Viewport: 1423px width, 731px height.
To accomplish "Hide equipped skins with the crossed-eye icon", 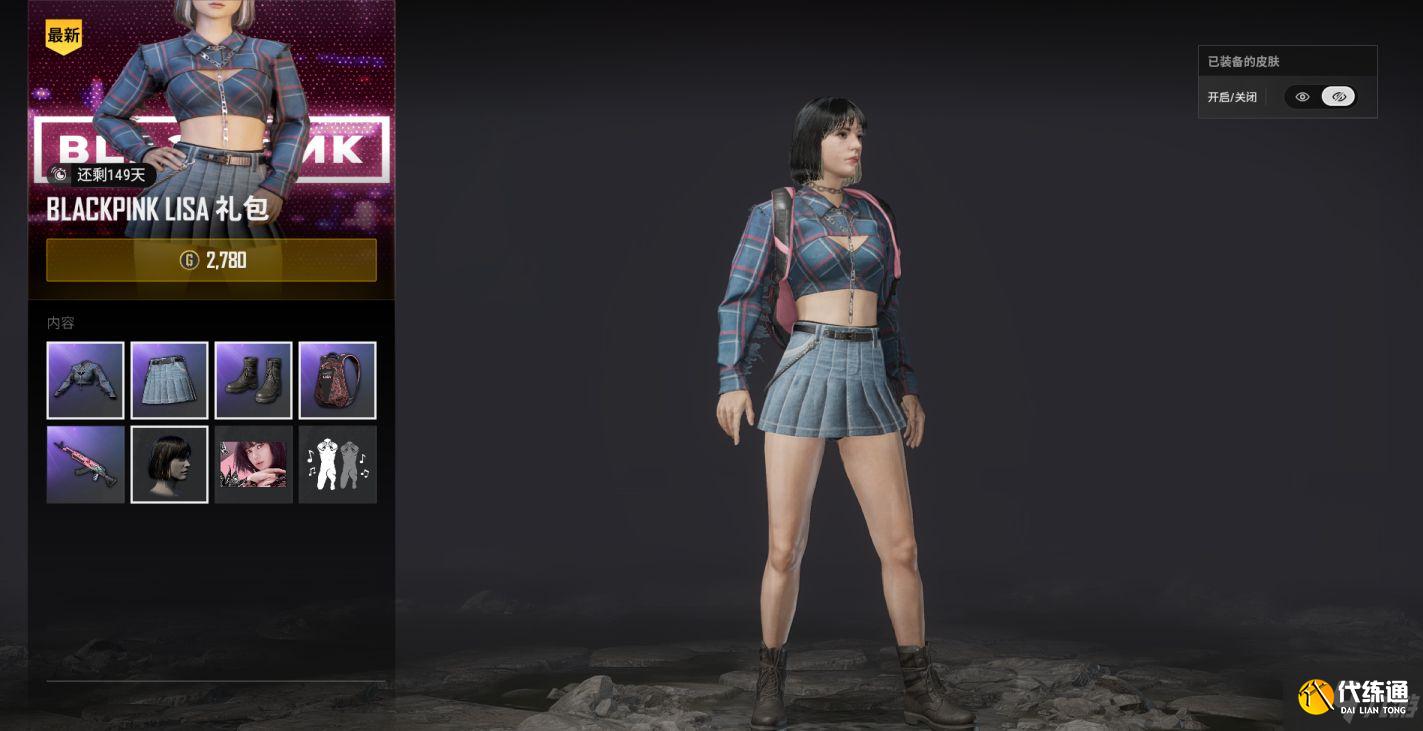I will [x=1338, y=97].
